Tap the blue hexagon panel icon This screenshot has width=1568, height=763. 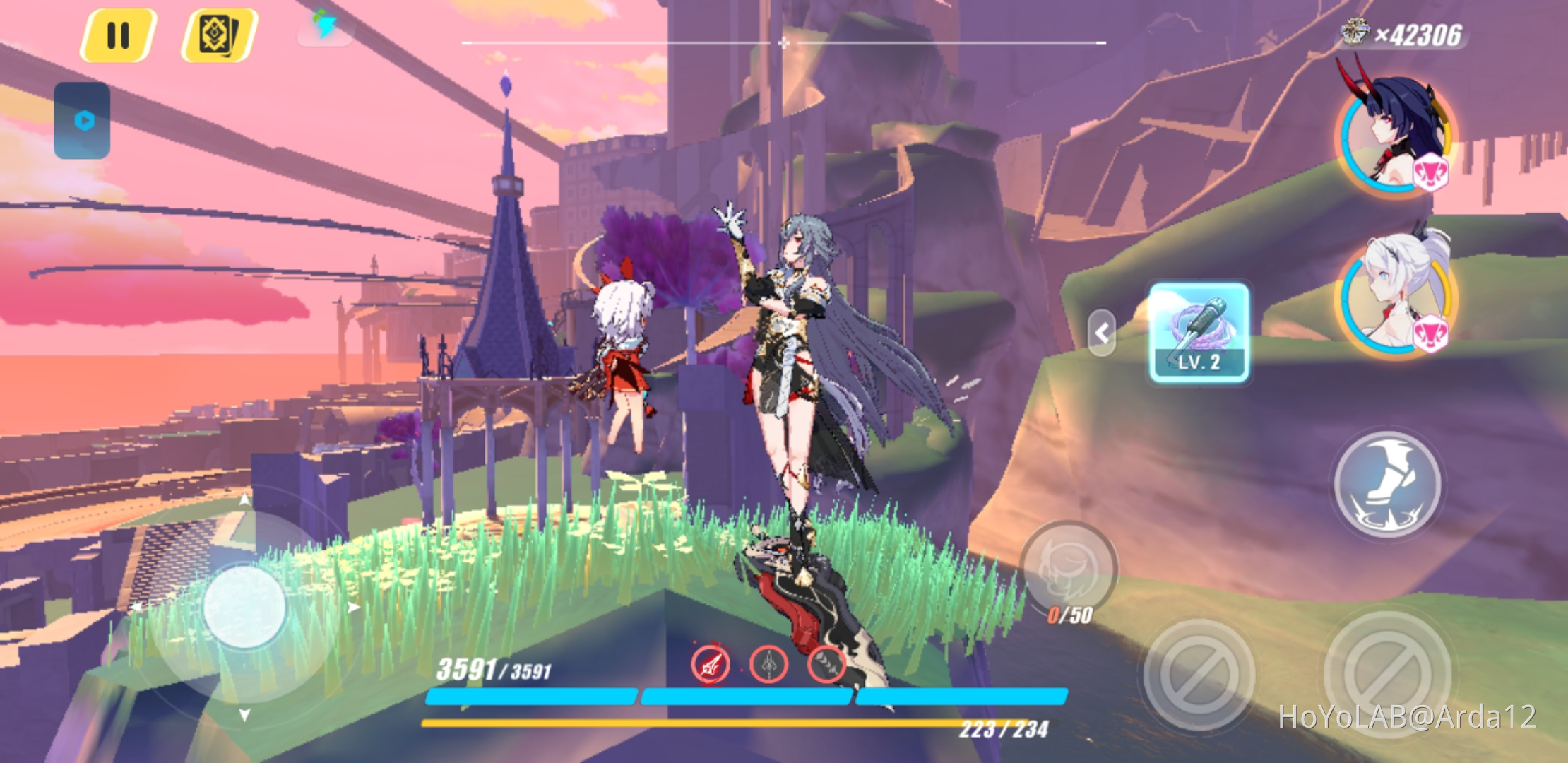tap(84, 120)
